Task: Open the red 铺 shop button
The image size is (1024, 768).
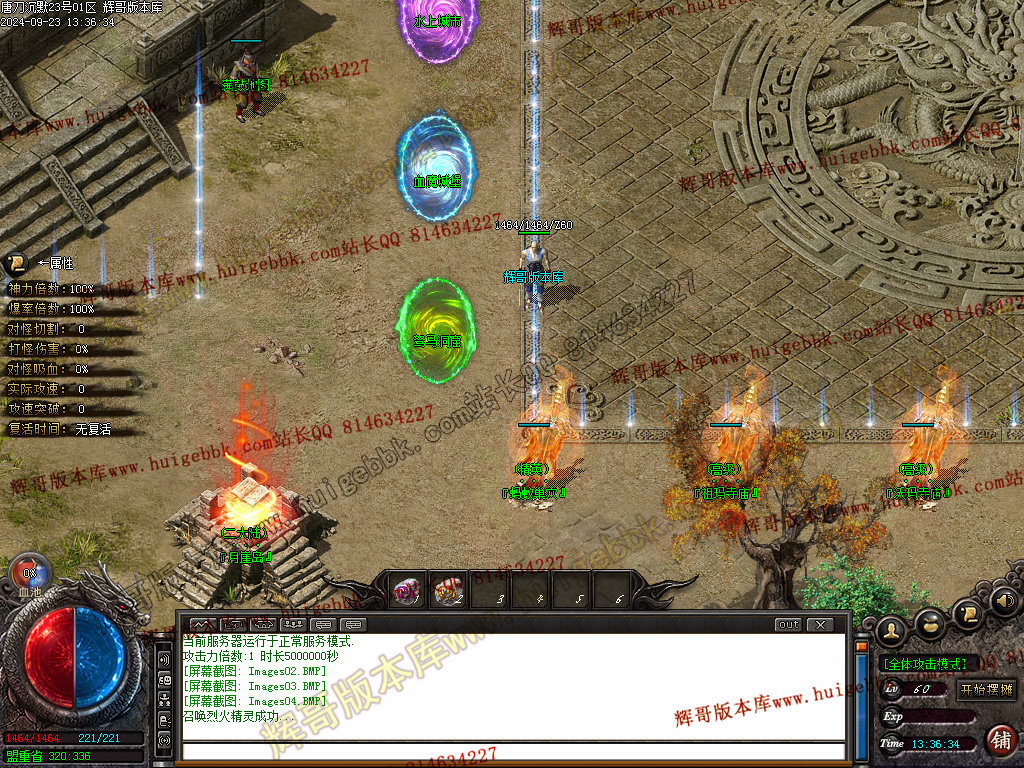Action: [999, 740]
